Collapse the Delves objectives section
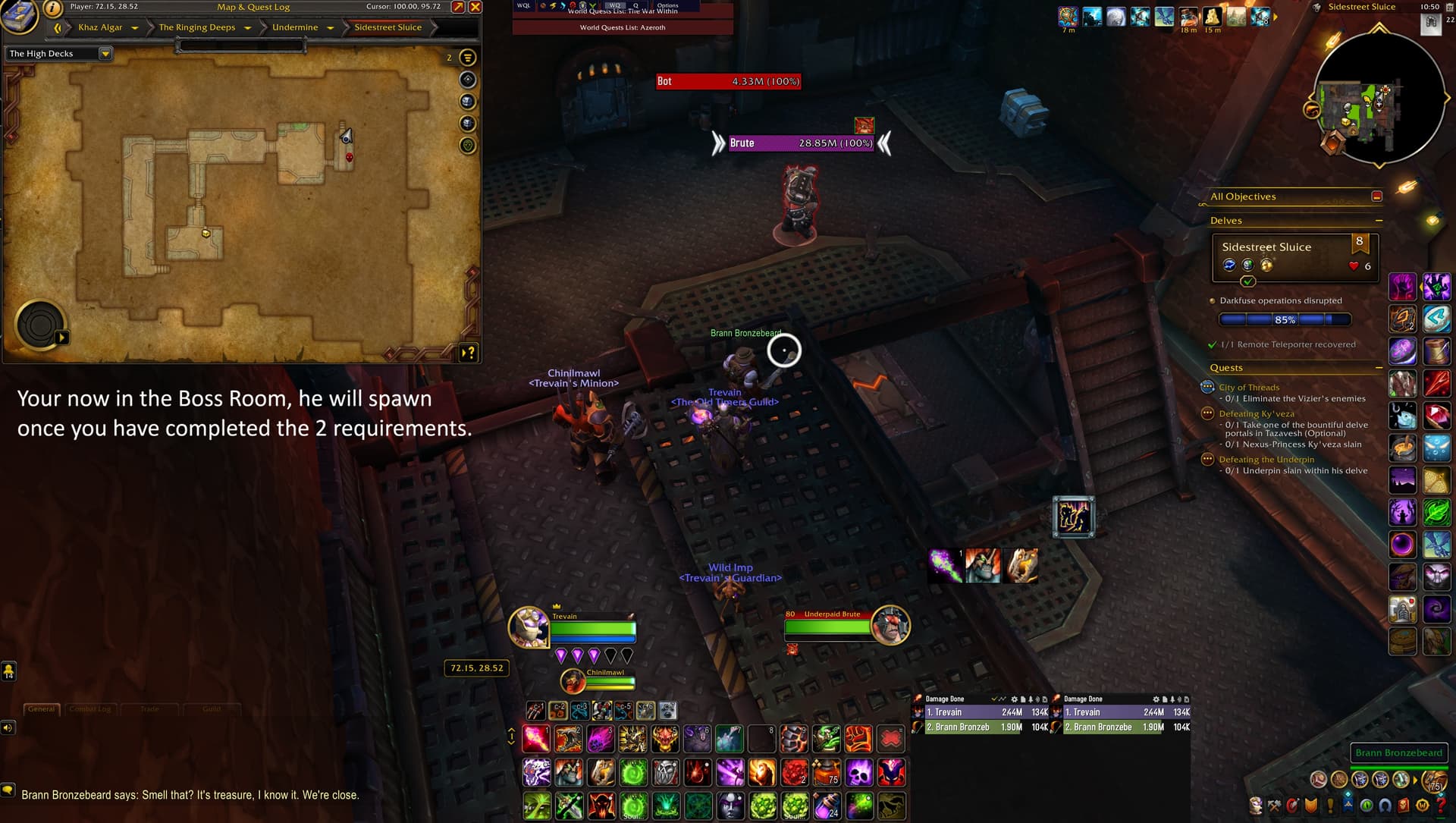1456x823 pixels. (x=1379, y=221)
